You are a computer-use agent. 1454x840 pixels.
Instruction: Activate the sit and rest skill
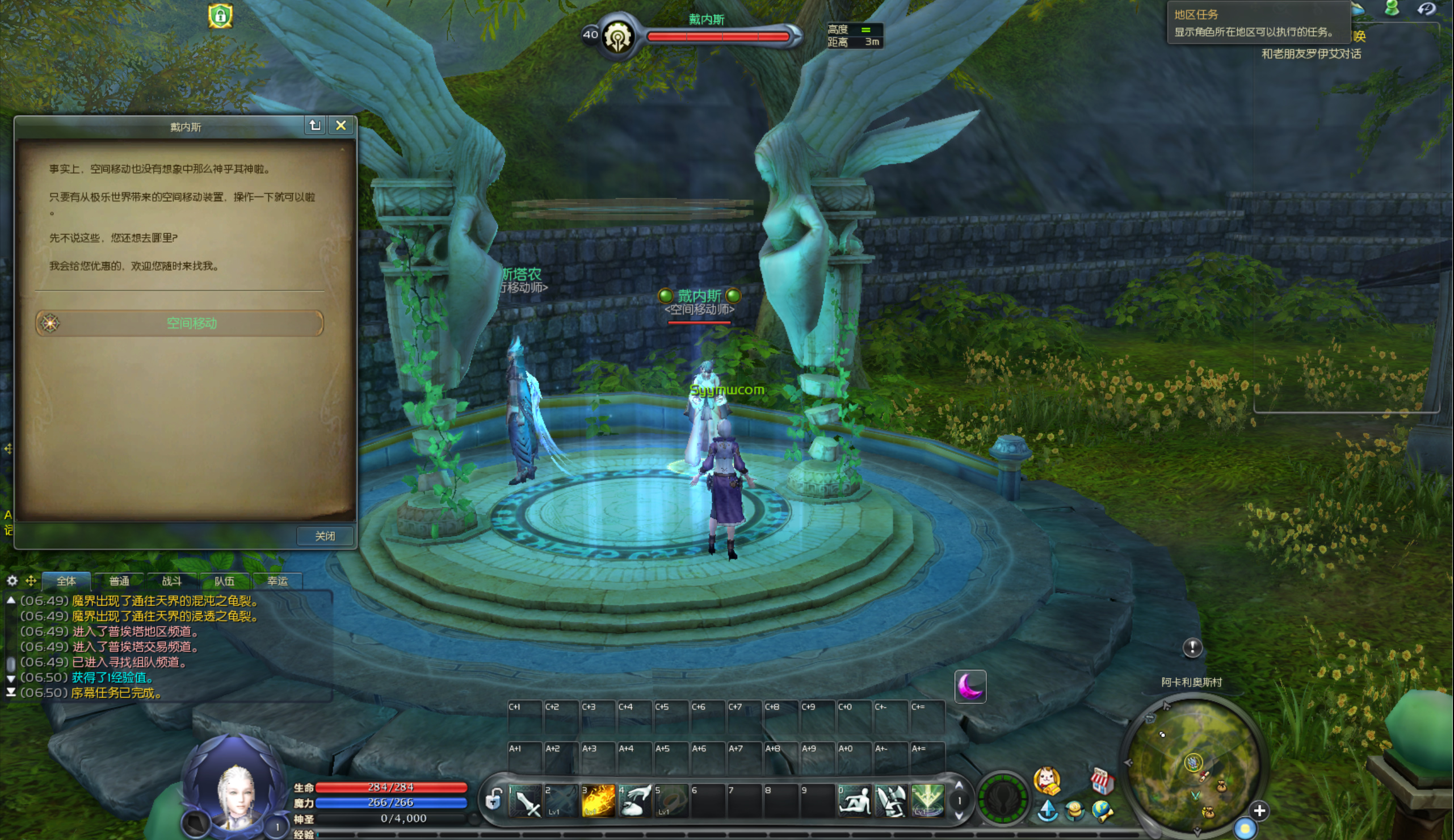click(854, 801)
